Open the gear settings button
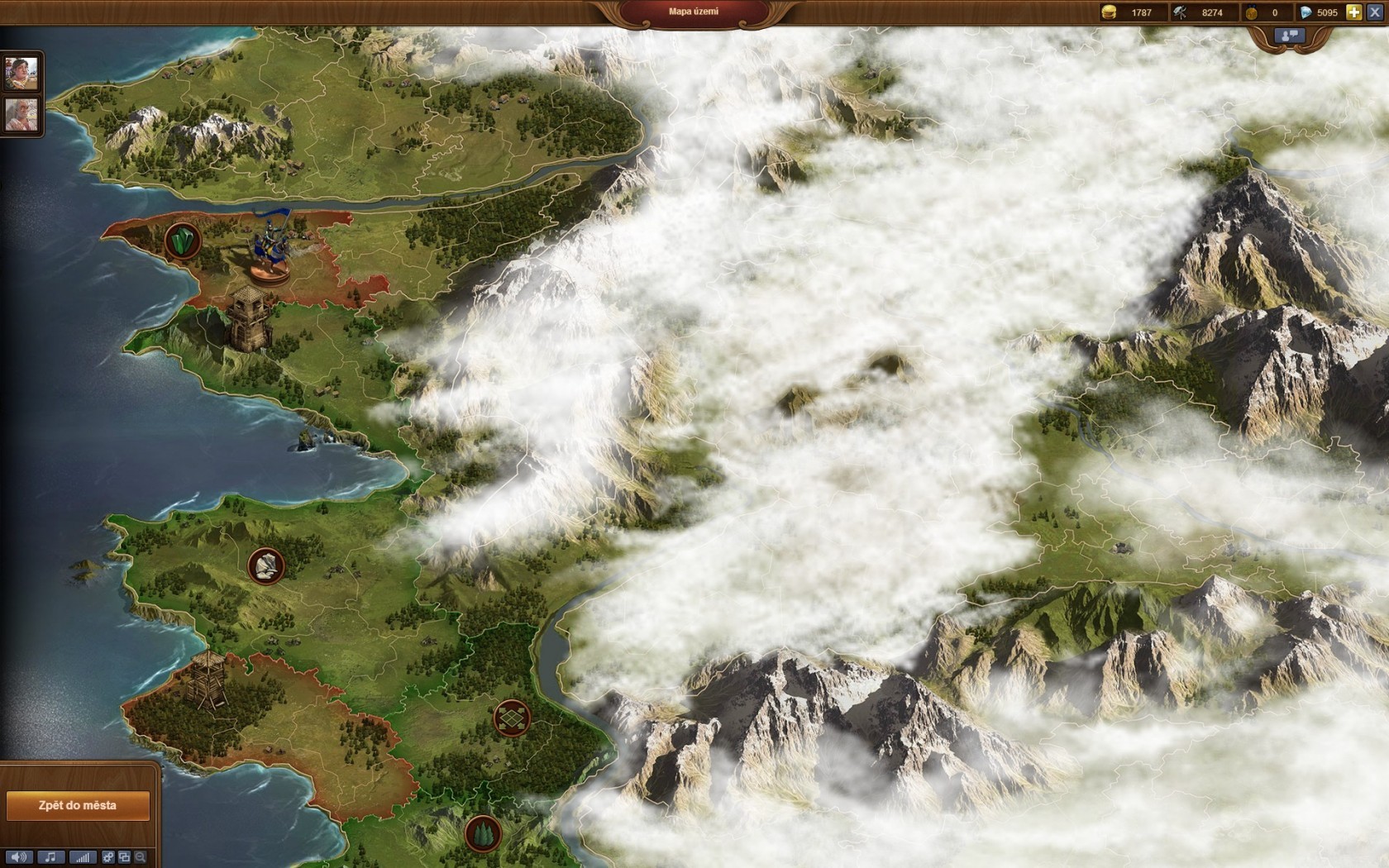 click(108, 857)
